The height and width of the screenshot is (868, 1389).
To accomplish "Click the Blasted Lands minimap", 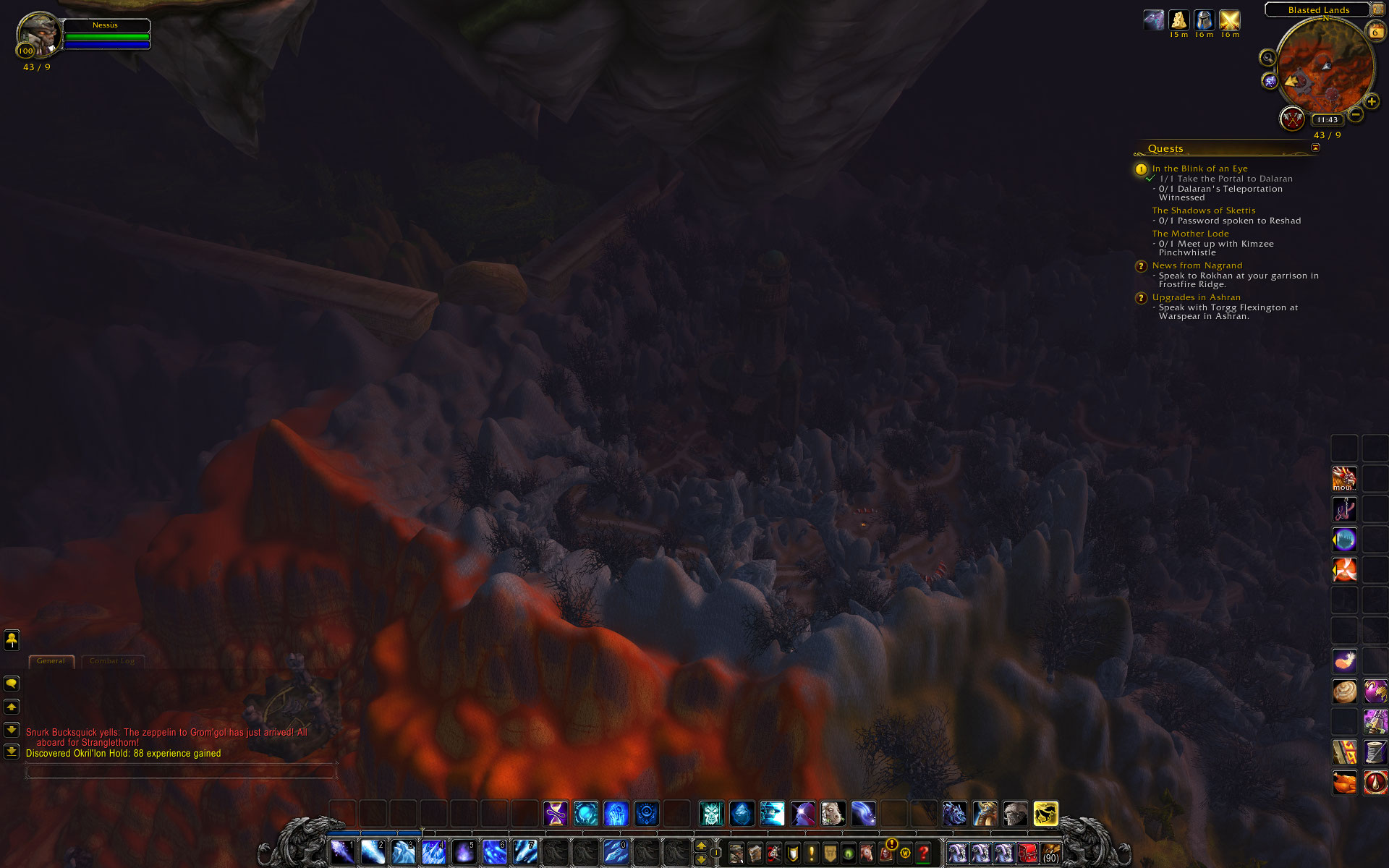I will click(x=1325, y=67).
